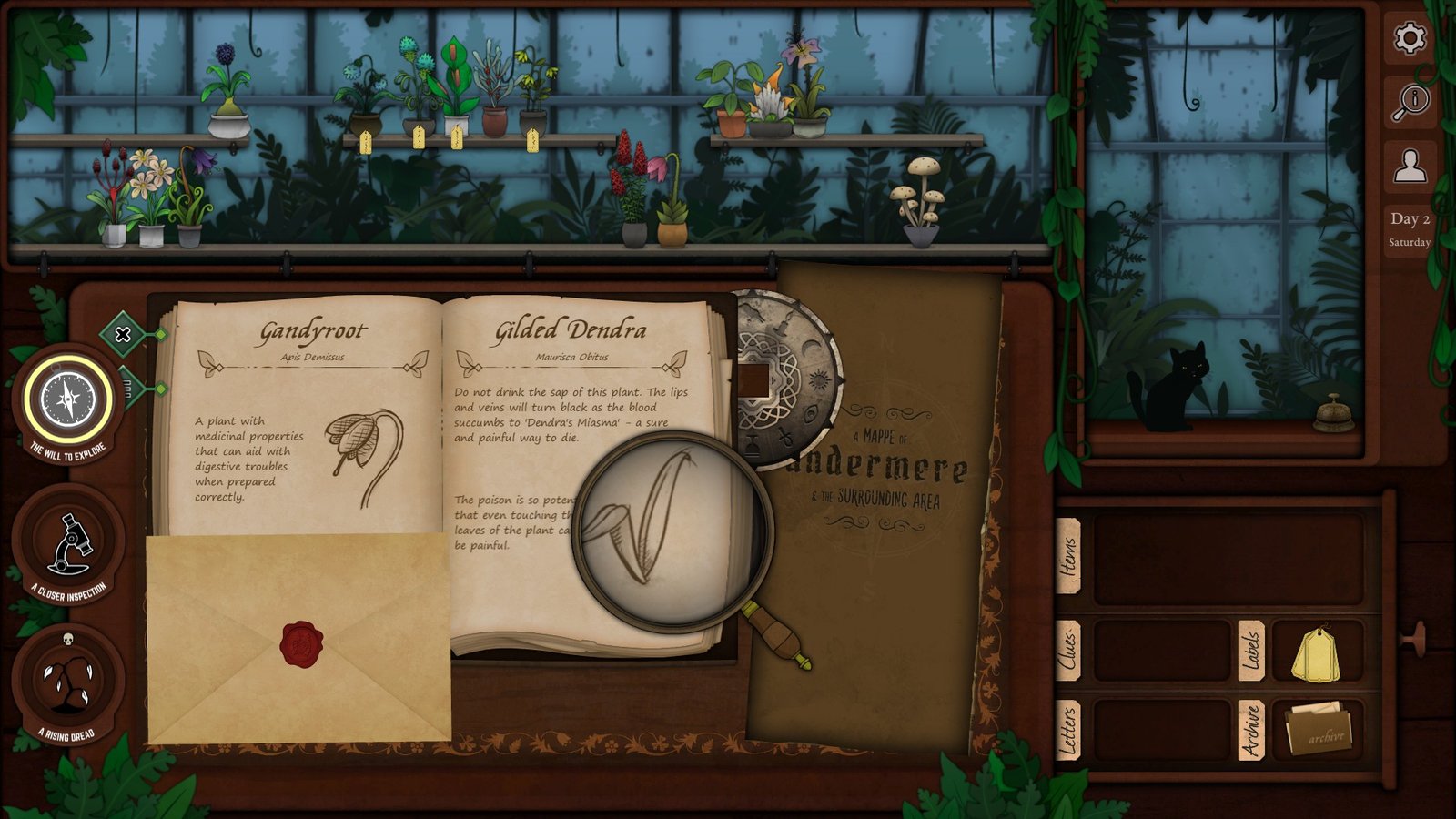1456x819 pixels.
Task: Open the Items drawer tab
Action: 1068,557
